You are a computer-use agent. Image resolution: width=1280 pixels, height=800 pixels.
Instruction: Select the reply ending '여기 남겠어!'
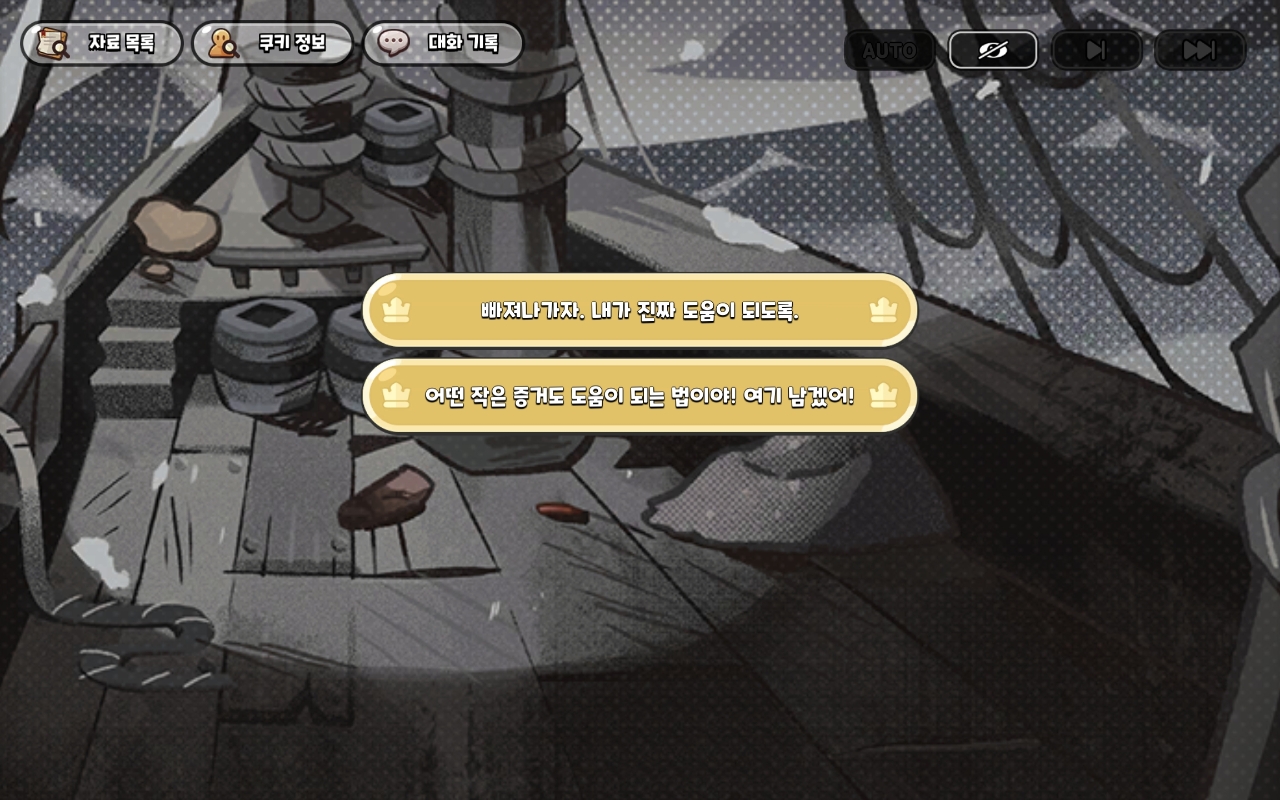pyautogui.click(x=640, y=396)
